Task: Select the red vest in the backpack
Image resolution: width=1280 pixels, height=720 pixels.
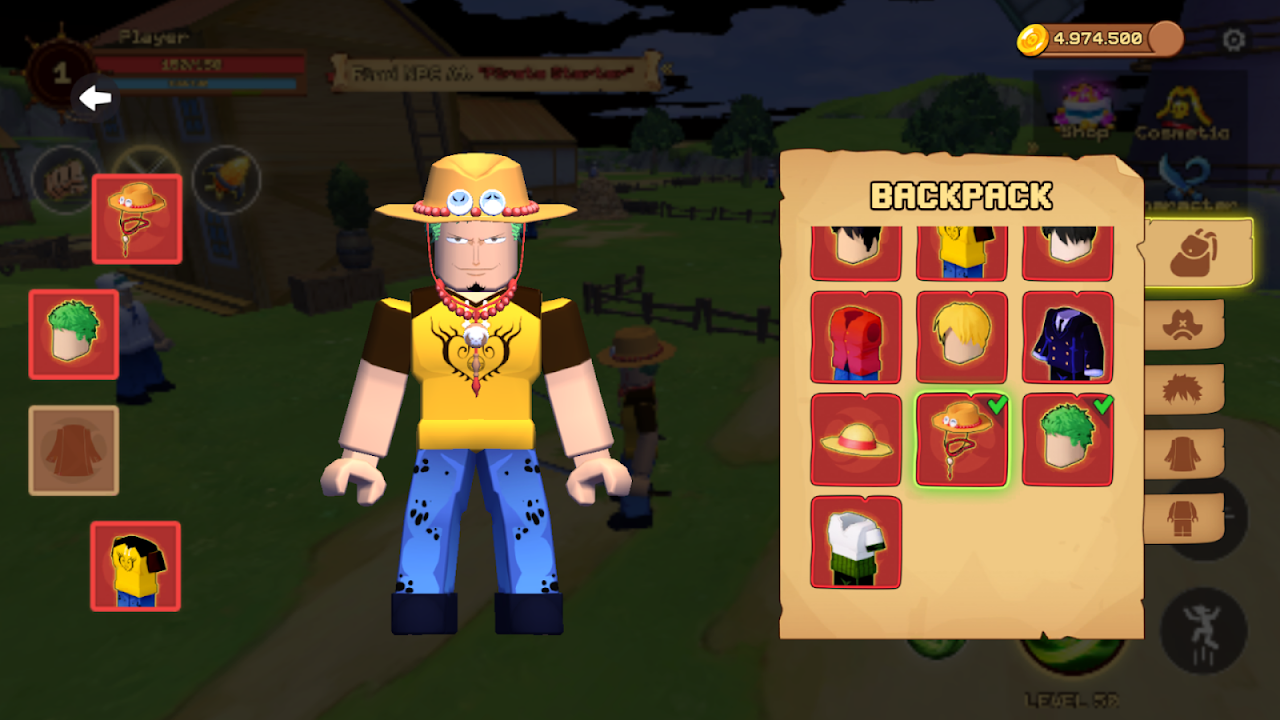Action: coord(856,338)
